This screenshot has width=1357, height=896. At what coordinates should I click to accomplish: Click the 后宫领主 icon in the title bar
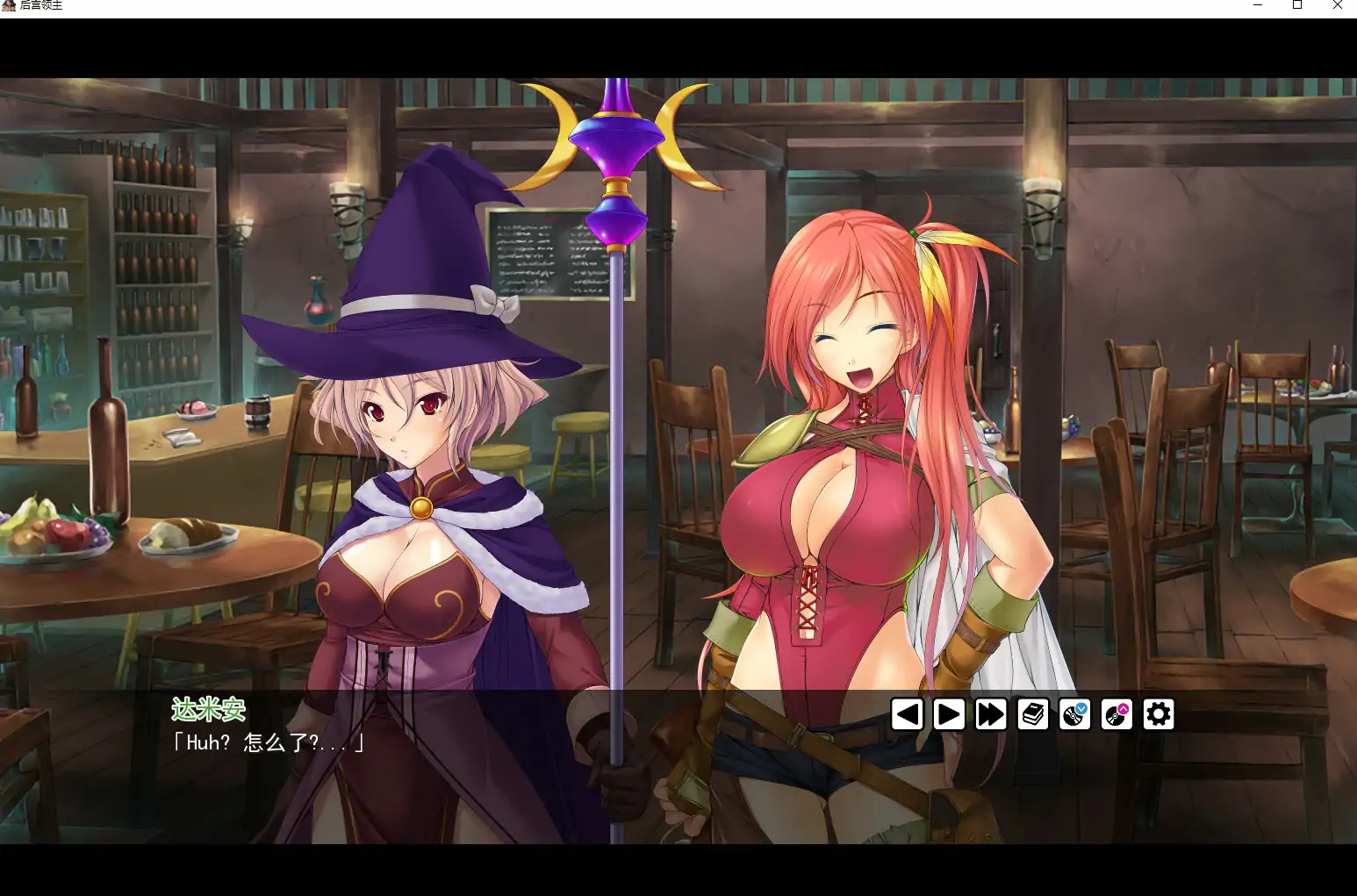coord(9,5)
